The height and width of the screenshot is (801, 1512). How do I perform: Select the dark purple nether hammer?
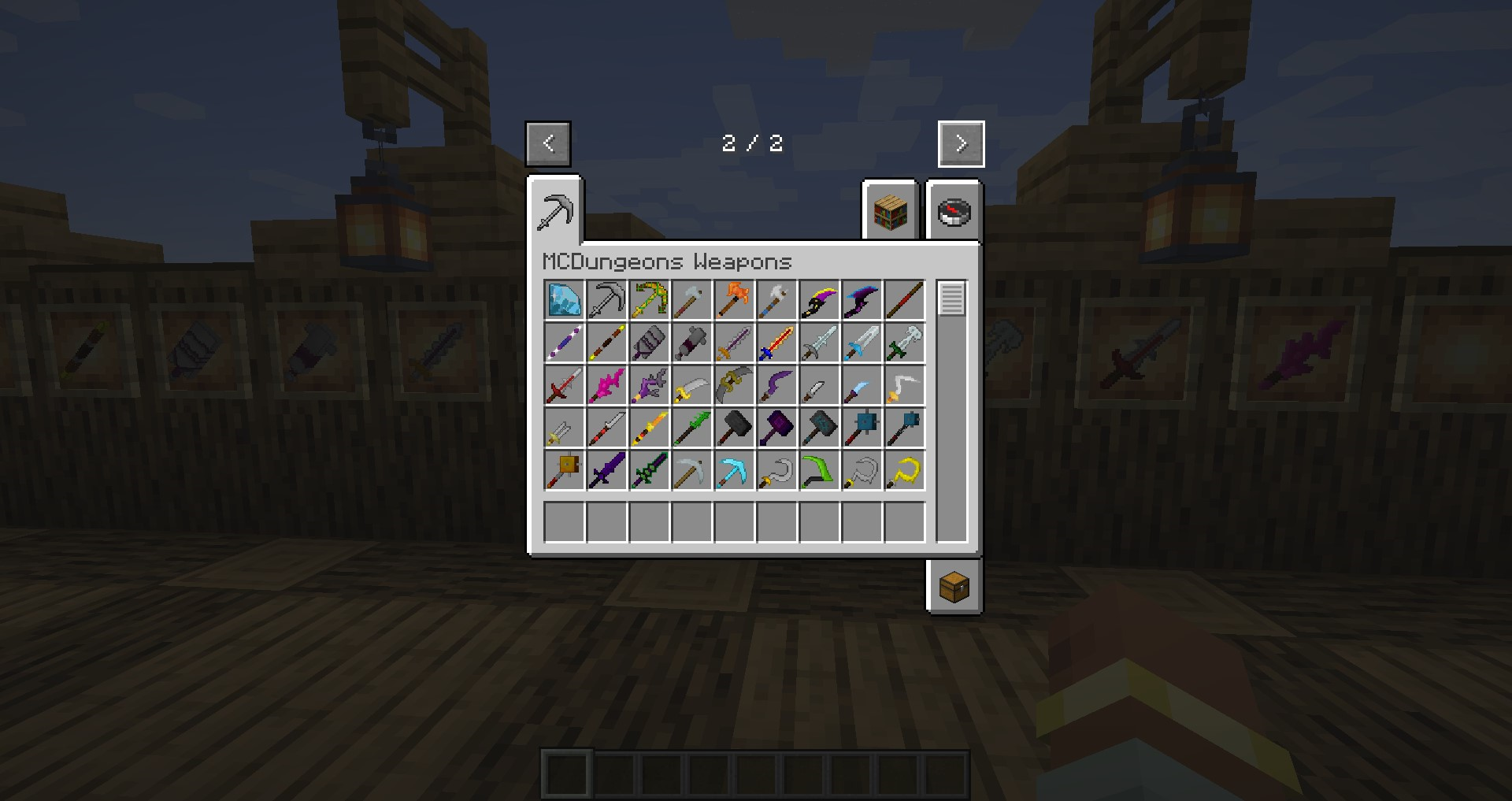[776, 427]
